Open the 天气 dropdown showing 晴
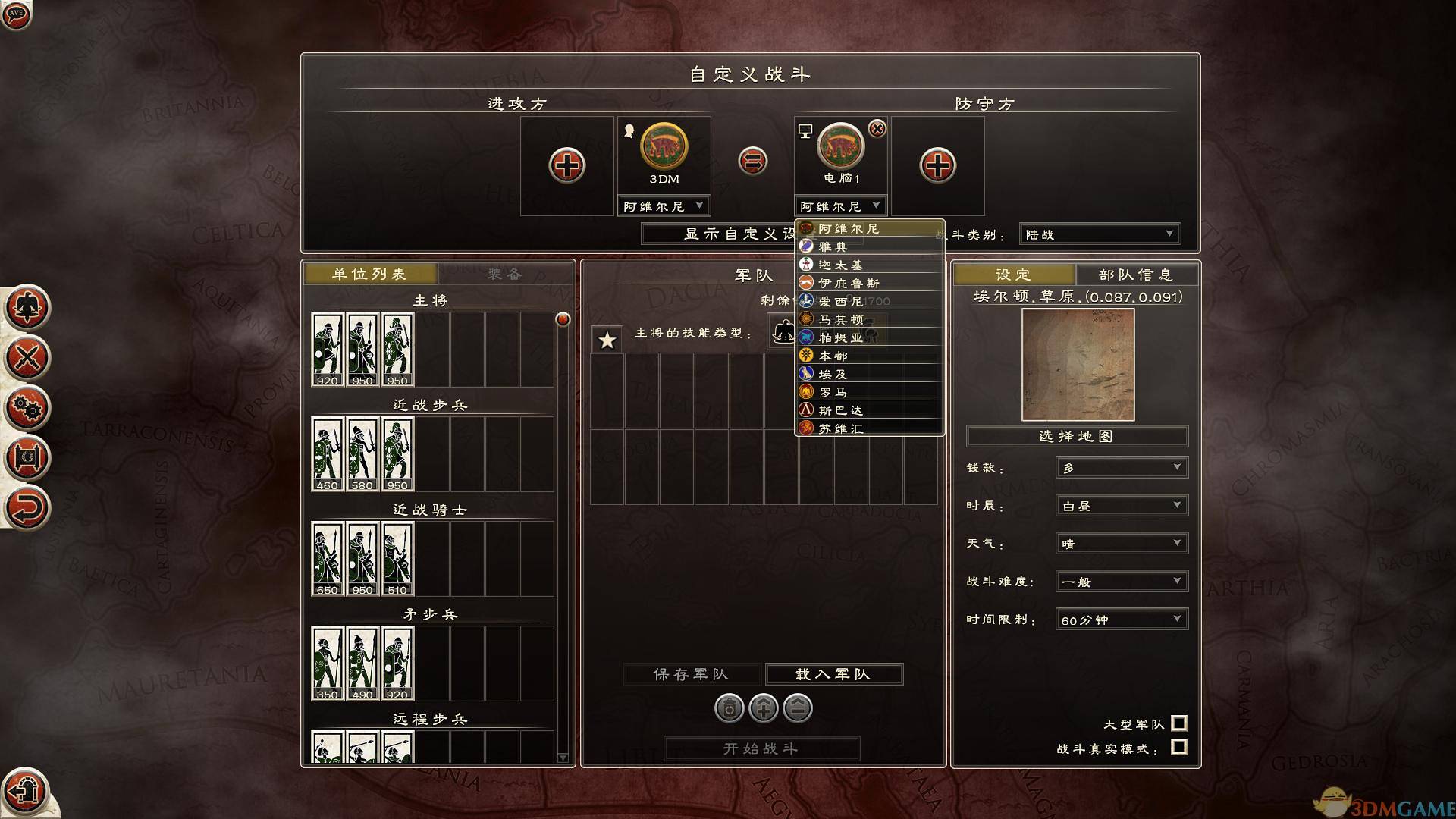Viewport: 1456px width, 819px height. pyautogui.click(x=1121, y=543)
